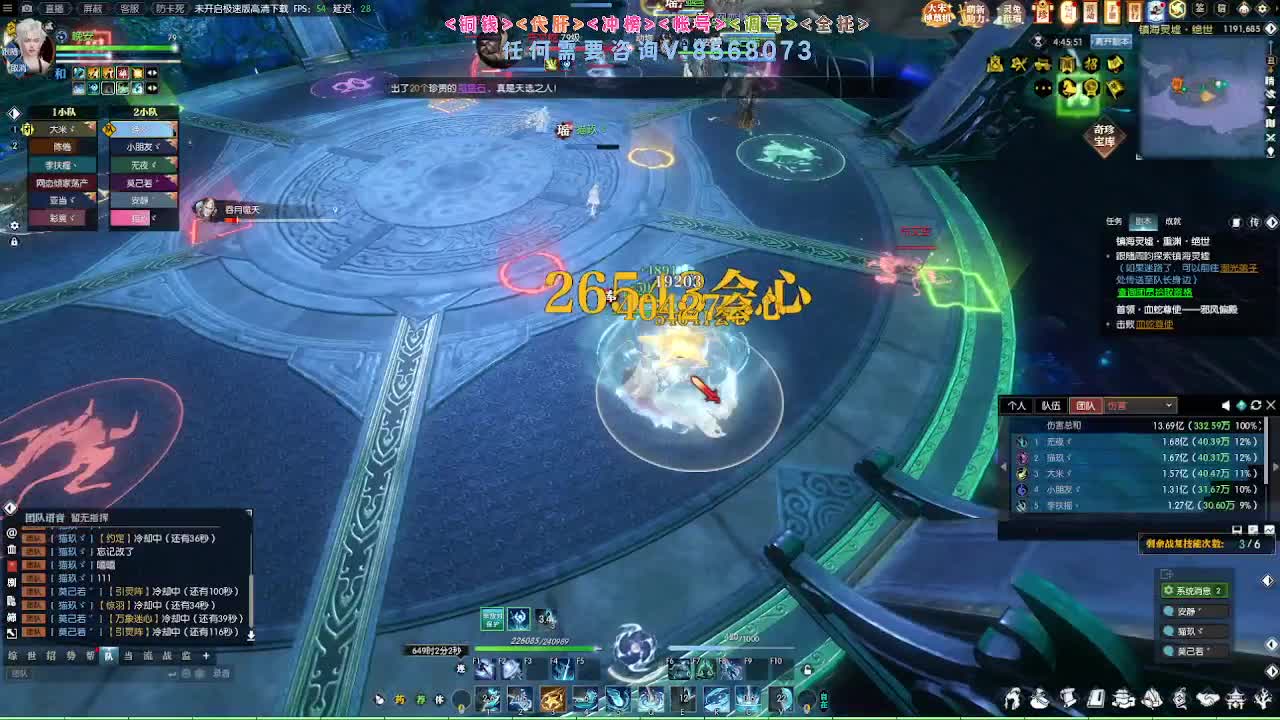The image size is (1280, 720).
Task: Select the horse mount icon below the minimap
Action: tap(1067, 87)
